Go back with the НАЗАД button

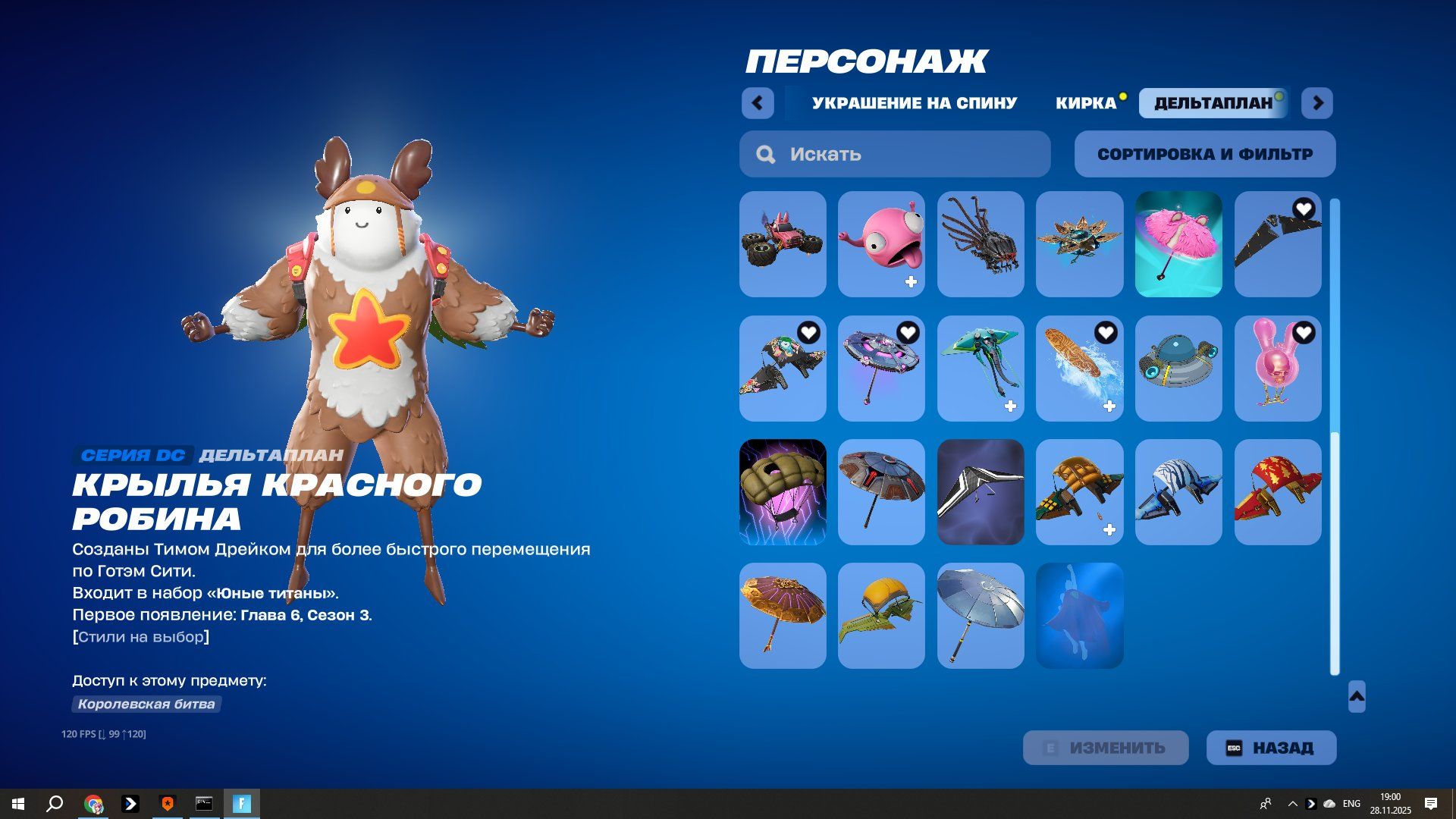[1271, 748]
